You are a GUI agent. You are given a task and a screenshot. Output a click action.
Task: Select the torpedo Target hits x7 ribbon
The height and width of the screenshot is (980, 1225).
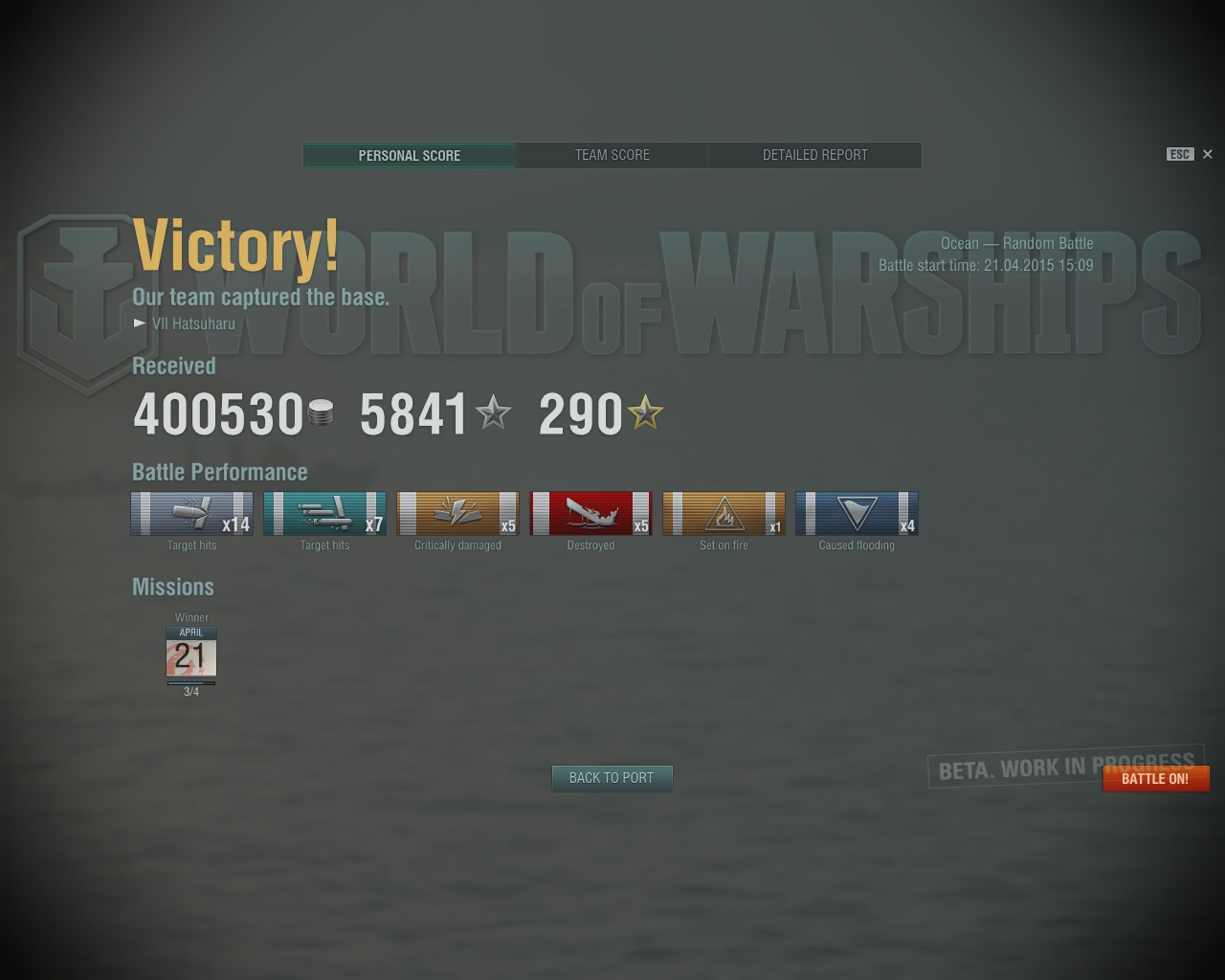pos(324,514)
